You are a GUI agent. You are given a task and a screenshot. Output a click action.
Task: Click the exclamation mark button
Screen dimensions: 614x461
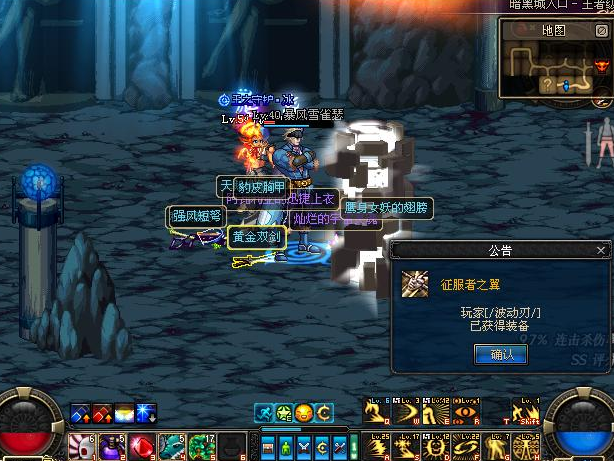point(354,445)
